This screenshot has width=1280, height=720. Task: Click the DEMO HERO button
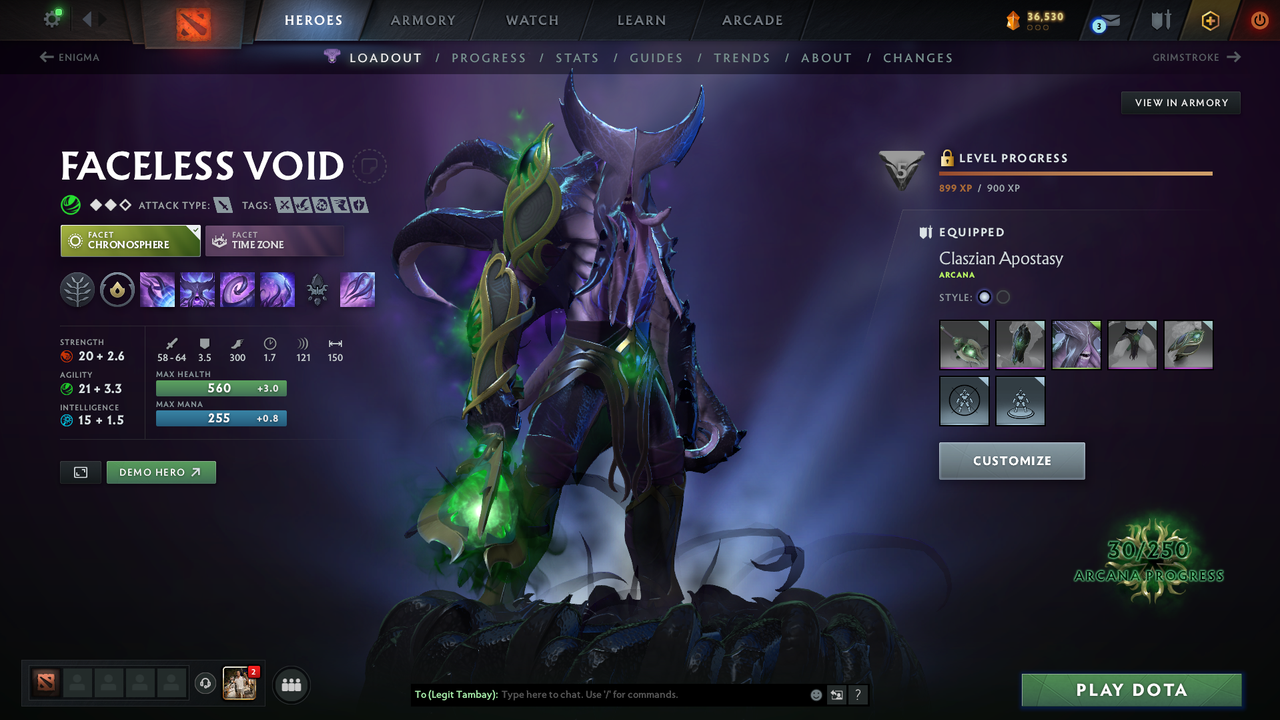tap(161, 471)
